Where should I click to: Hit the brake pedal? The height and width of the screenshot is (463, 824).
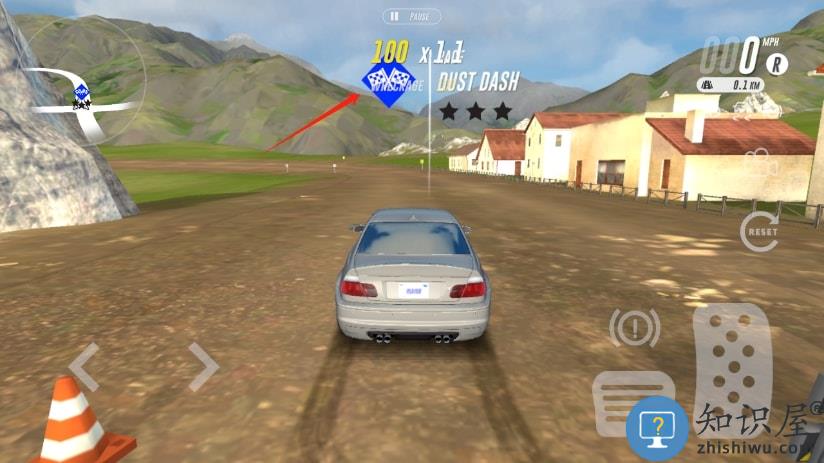[x=634, y=403]
